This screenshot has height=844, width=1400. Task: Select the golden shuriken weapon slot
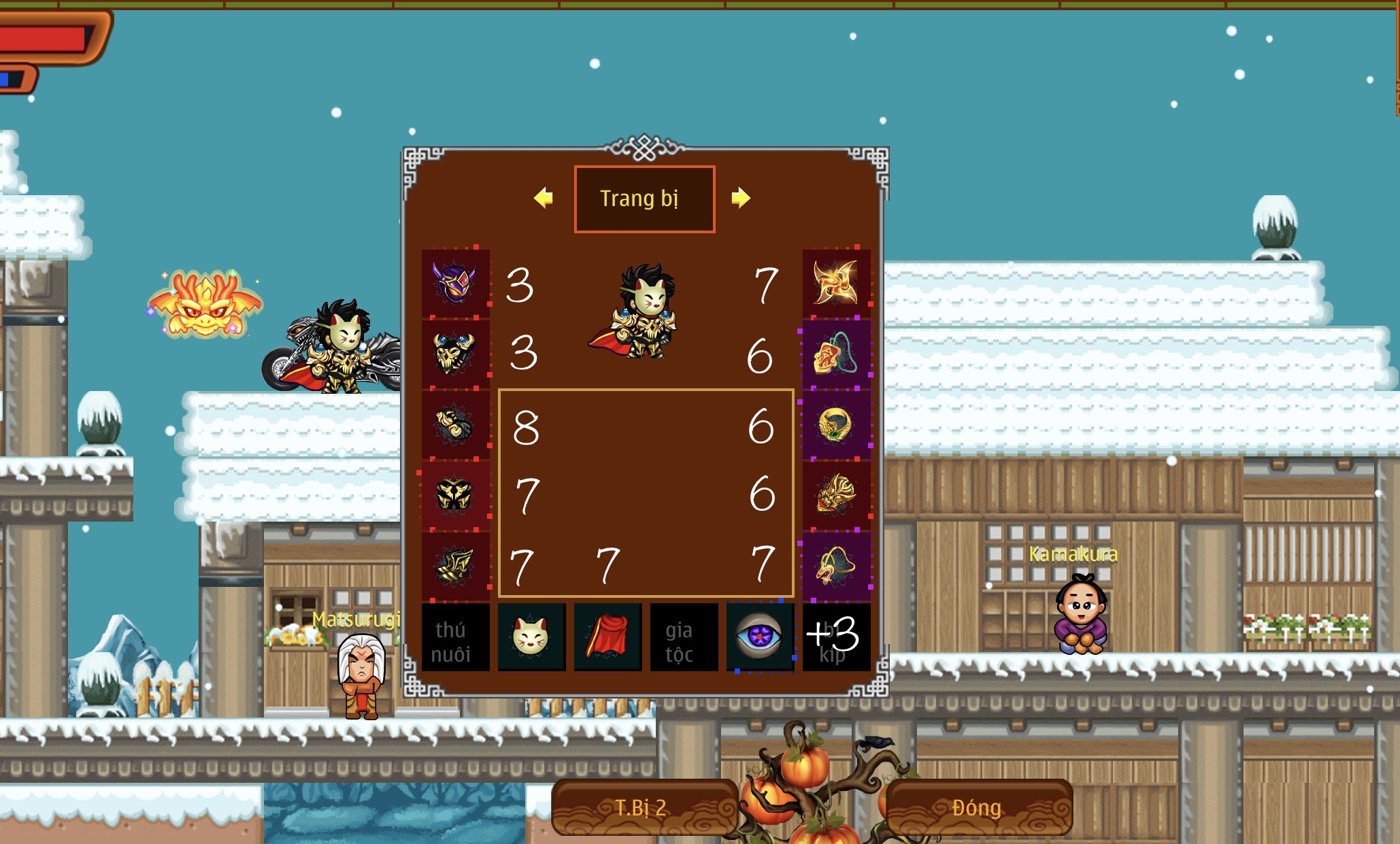pyautogui.click(x=836, y=283)
